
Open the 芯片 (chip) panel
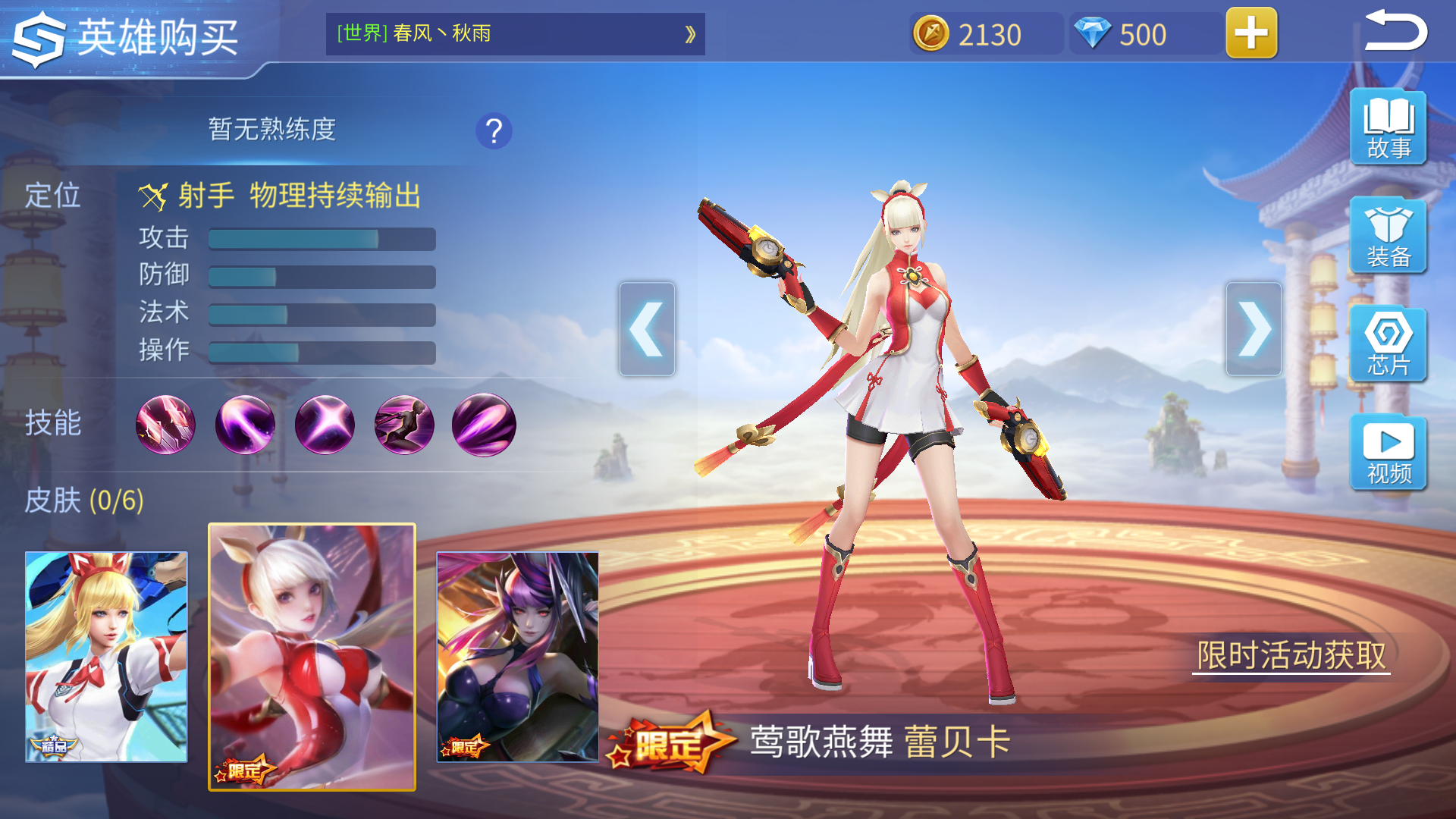coord(1390,344)
